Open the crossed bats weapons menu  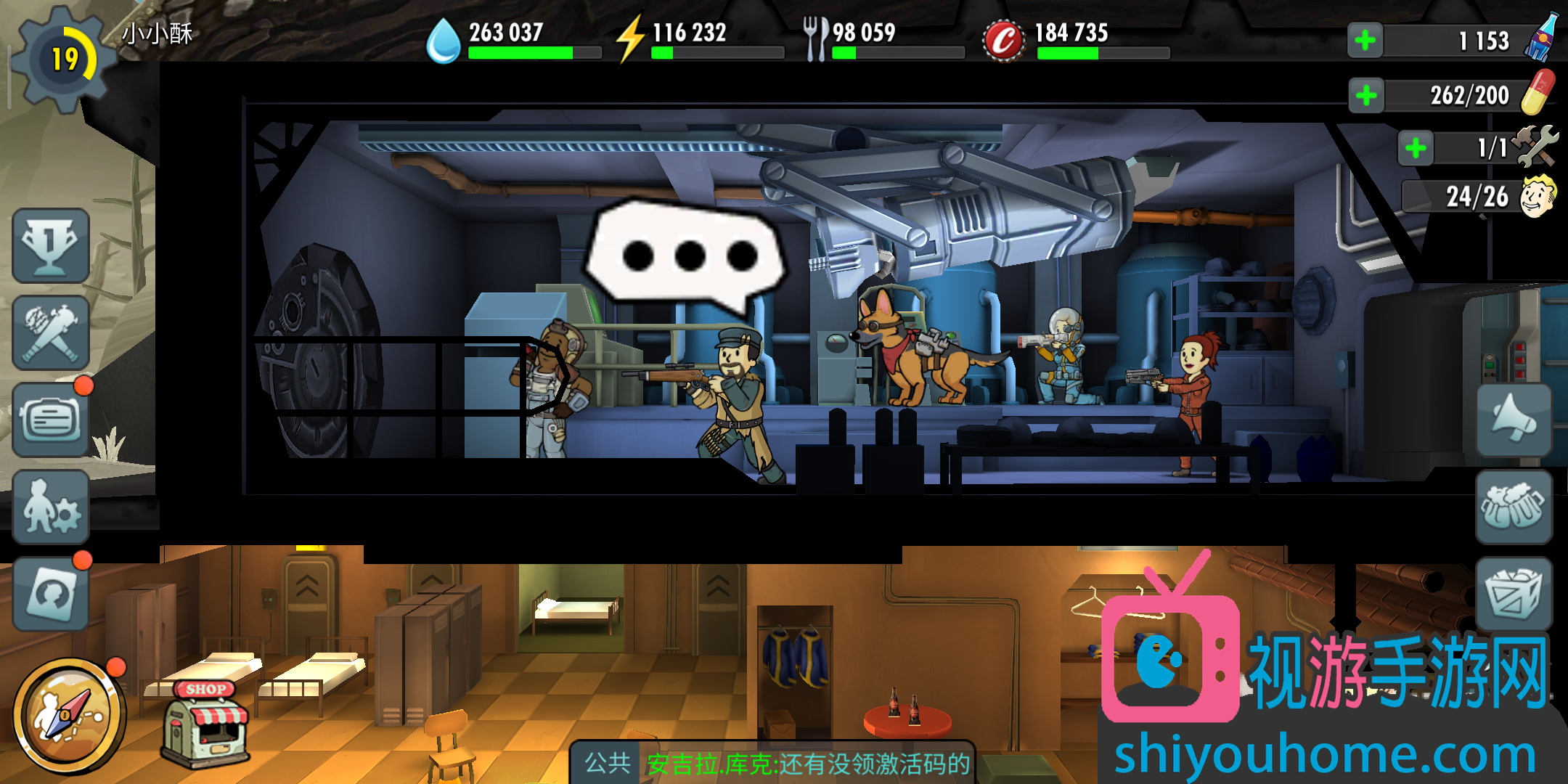tap(51, 333)
